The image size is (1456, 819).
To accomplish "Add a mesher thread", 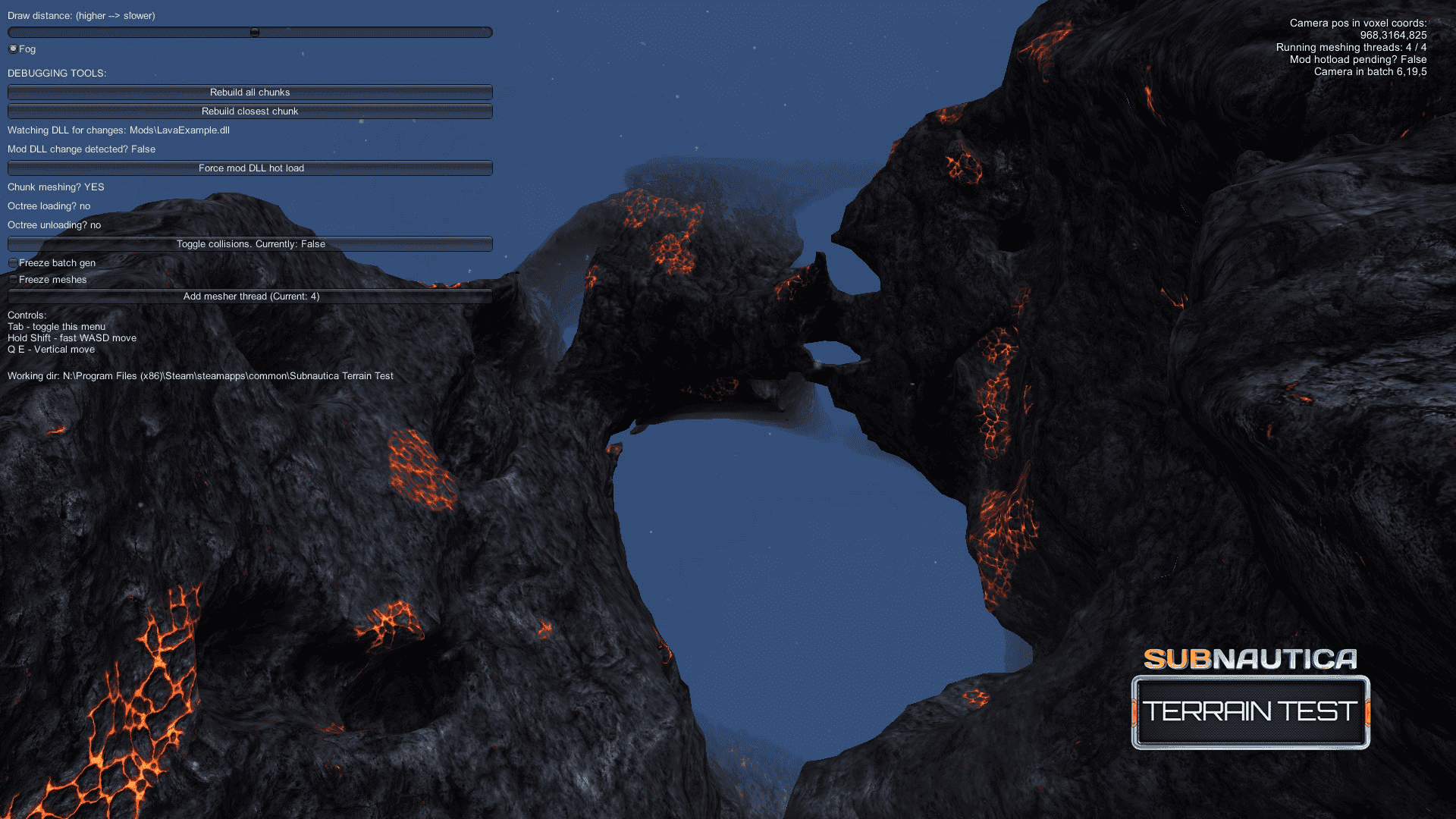I will click(252, 297).
